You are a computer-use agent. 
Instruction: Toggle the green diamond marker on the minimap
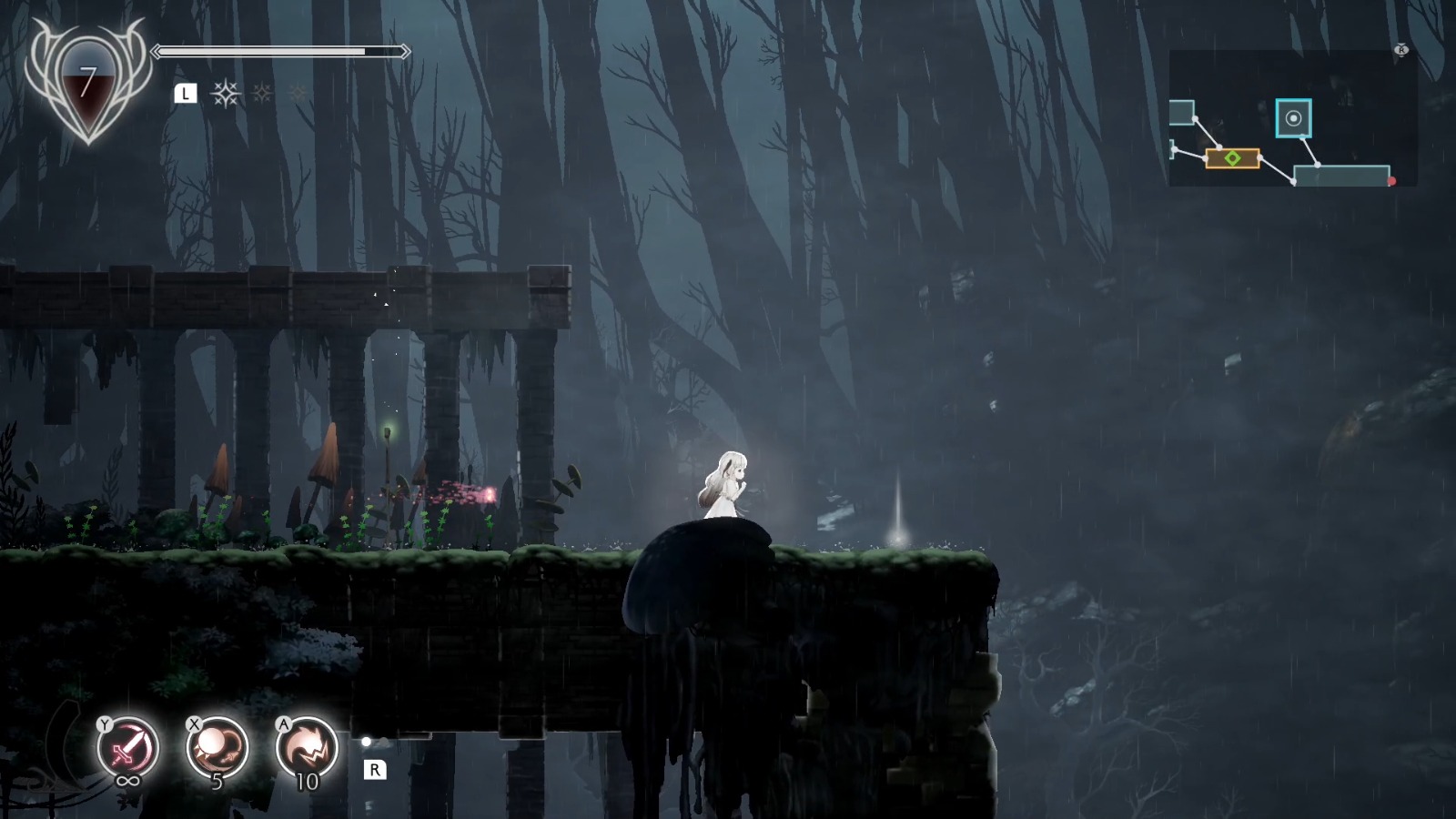(1232, 157)
